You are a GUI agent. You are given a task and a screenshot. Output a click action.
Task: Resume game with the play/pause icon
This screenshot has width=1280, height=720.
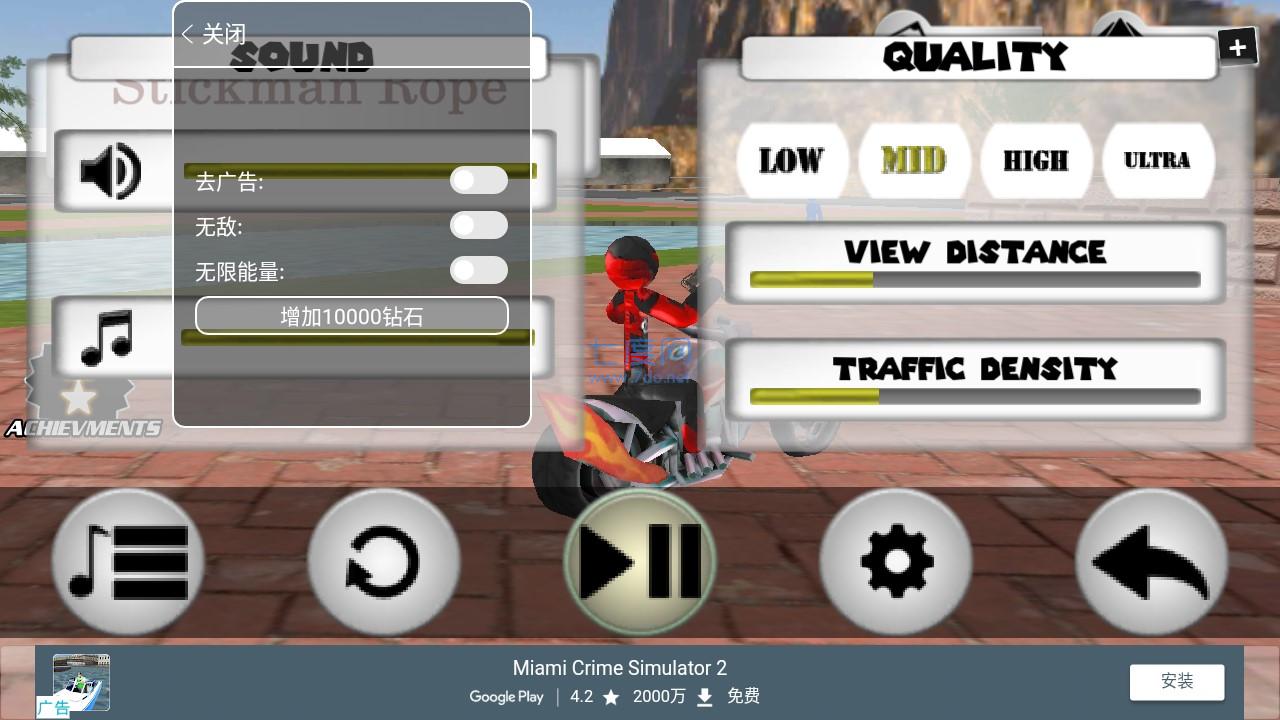coord(640,561)
